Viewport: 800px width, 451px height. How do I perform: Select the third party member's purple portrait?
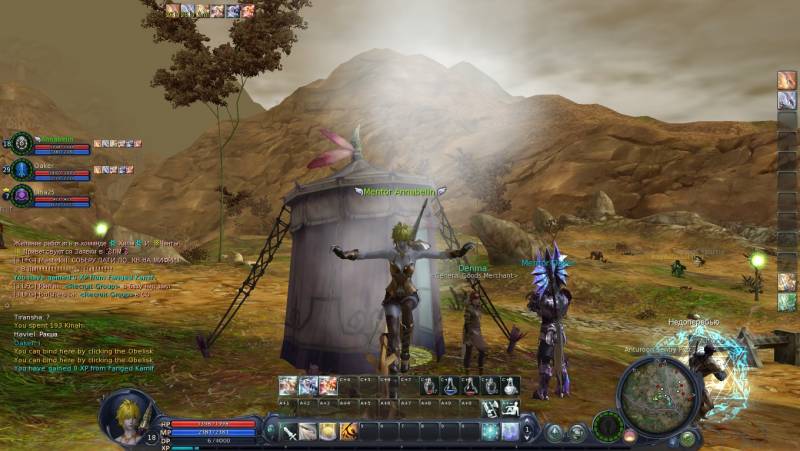point(22,195)
